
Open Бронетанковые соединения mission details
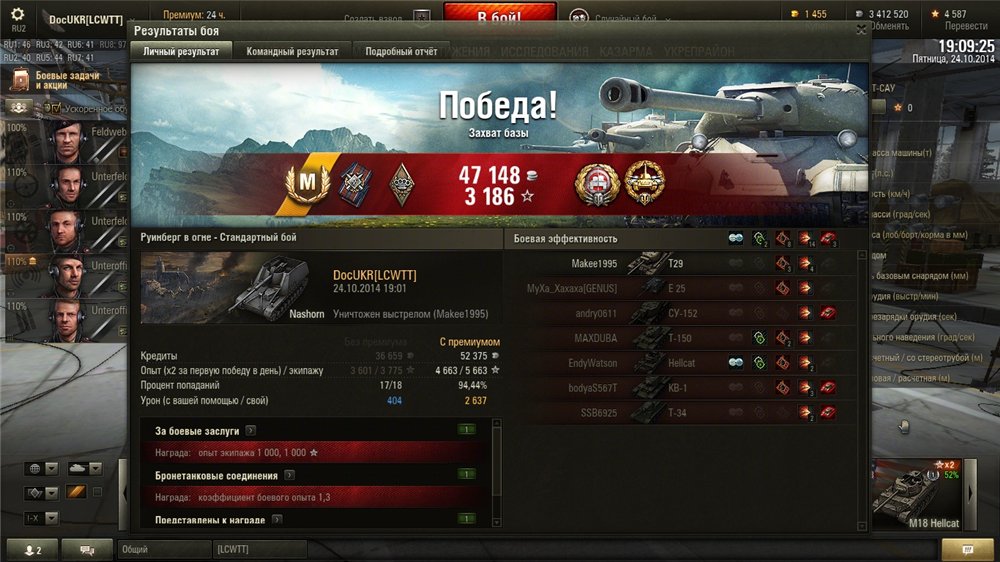coord(285,475)
